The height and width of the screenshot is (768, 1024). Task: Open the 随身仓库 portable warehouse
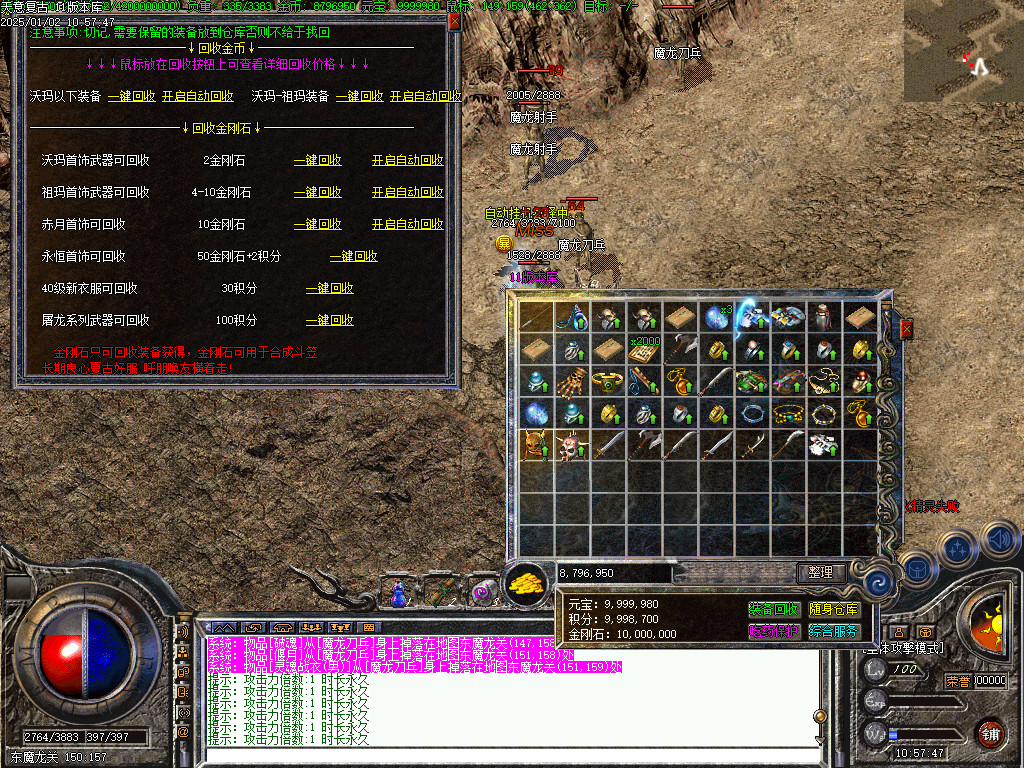pos(834,609)
